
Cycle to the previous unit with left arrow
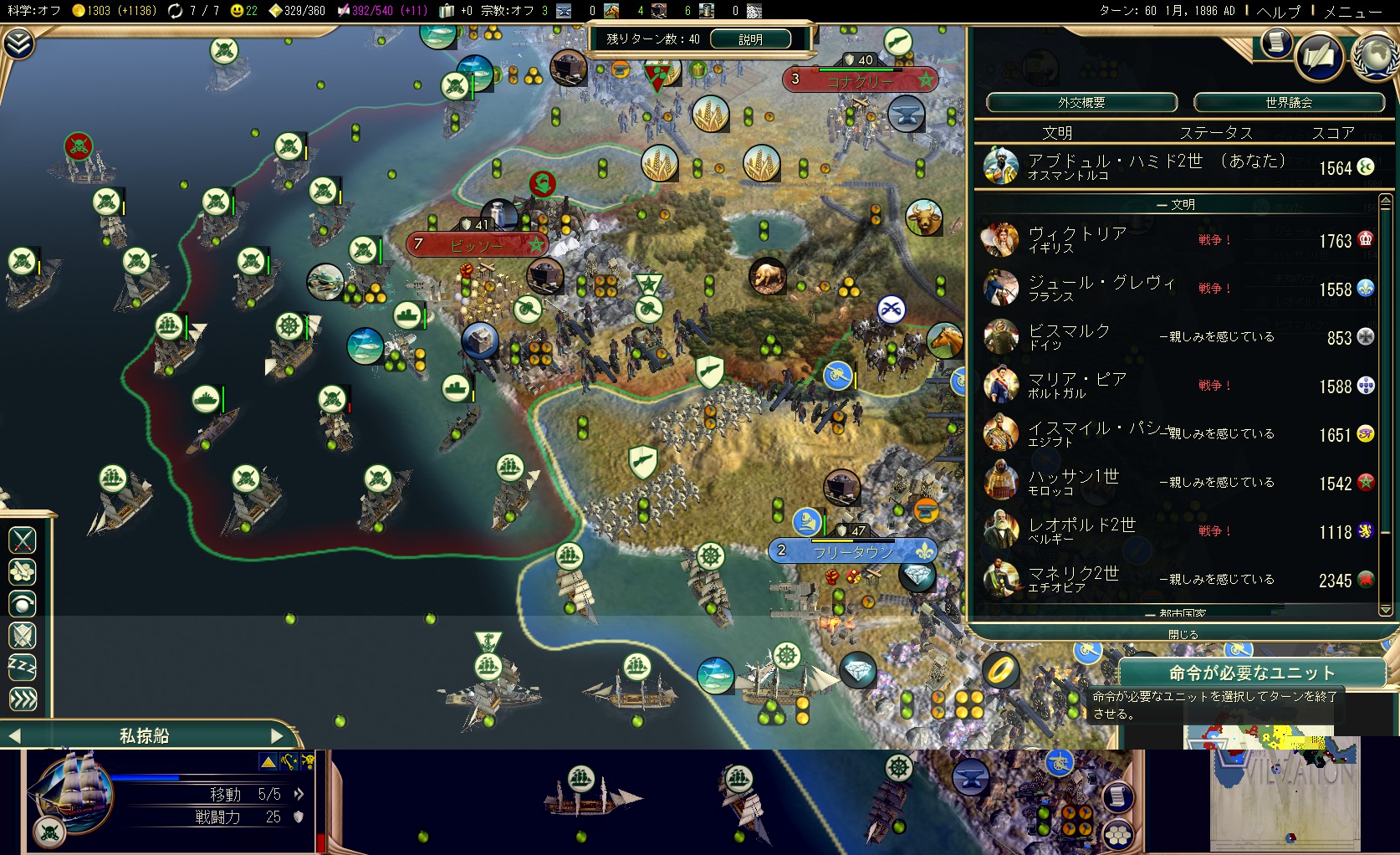pos(13,736)
